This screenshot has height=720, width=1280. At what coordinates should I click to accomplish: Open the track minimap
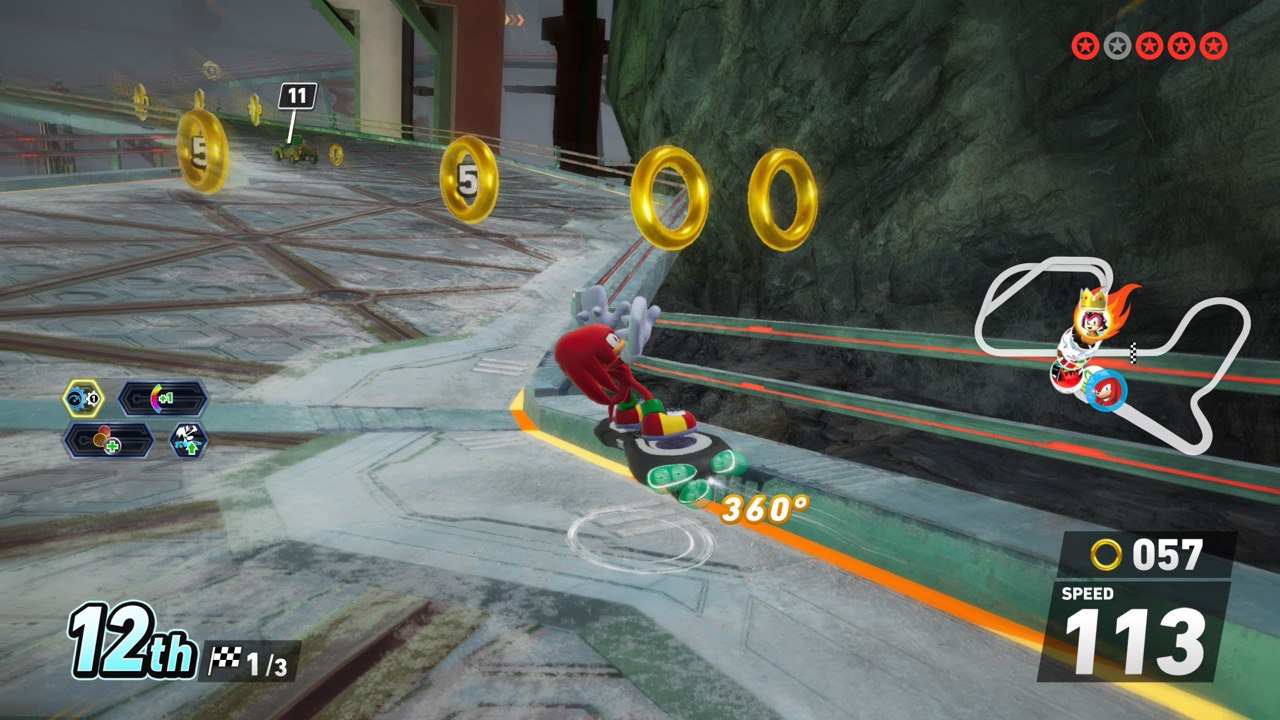pos(1112,350)
